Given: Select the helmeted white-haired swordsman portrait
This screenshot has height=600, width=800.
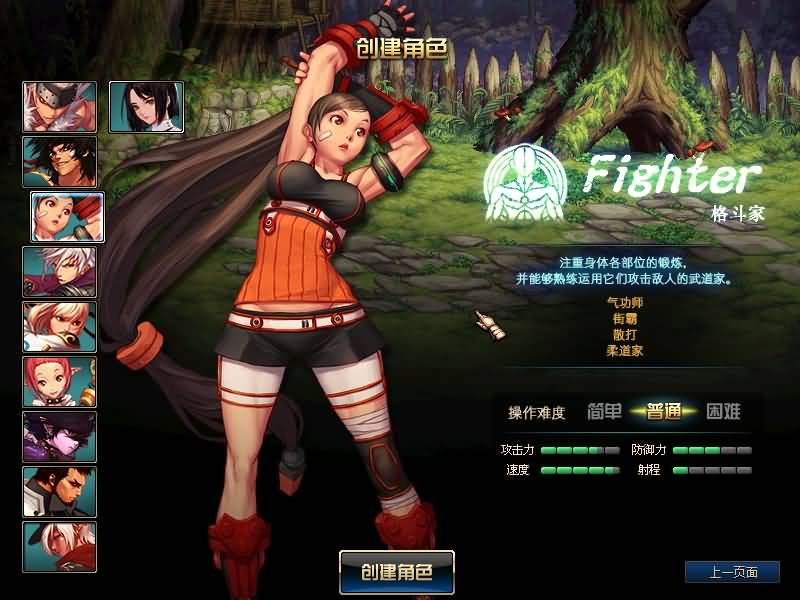Looking at the screenshot, I should 60,107.
